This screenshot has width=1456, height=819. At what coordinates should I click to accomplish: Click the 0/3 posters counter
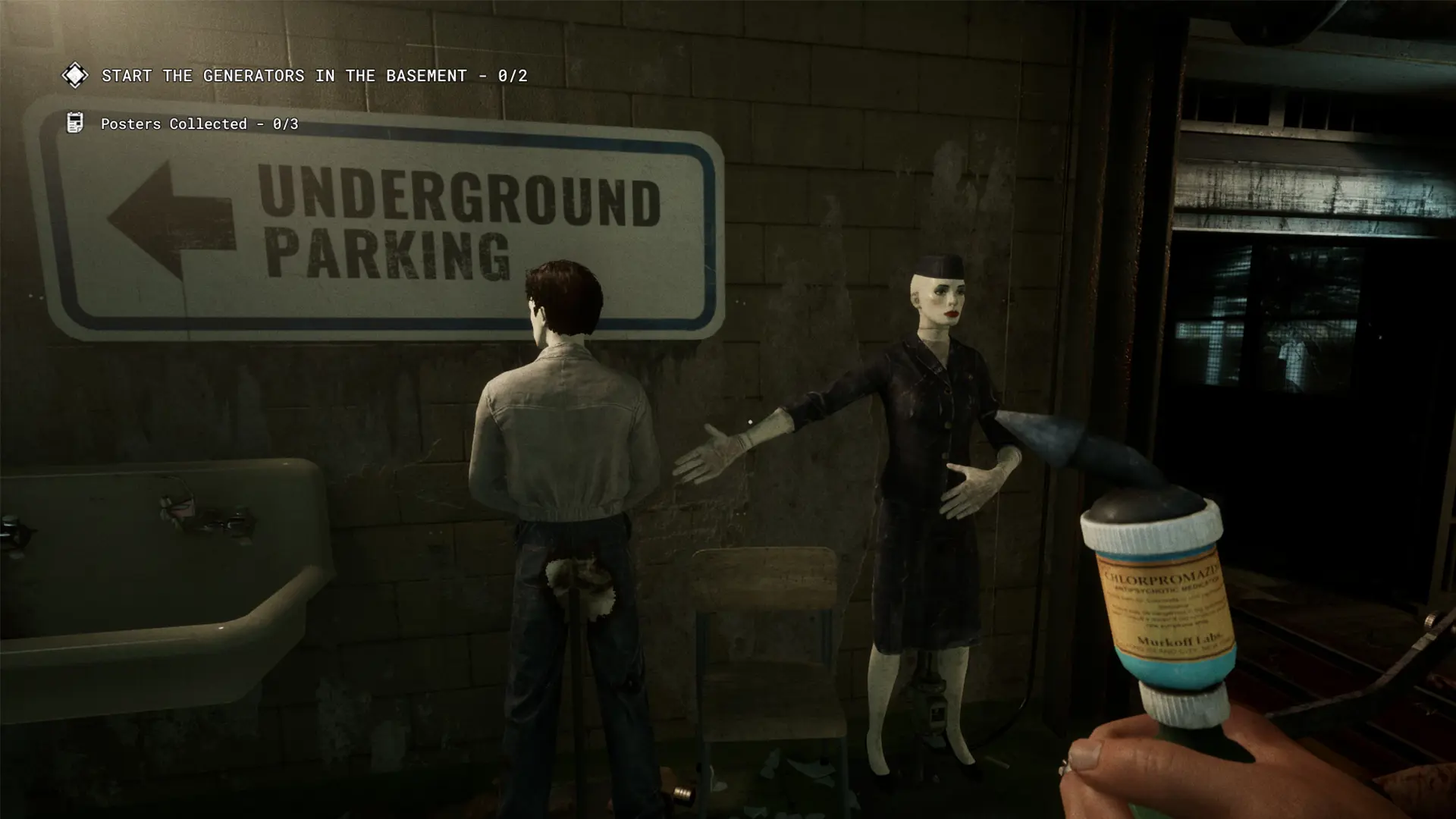click(x=284, y=123)
